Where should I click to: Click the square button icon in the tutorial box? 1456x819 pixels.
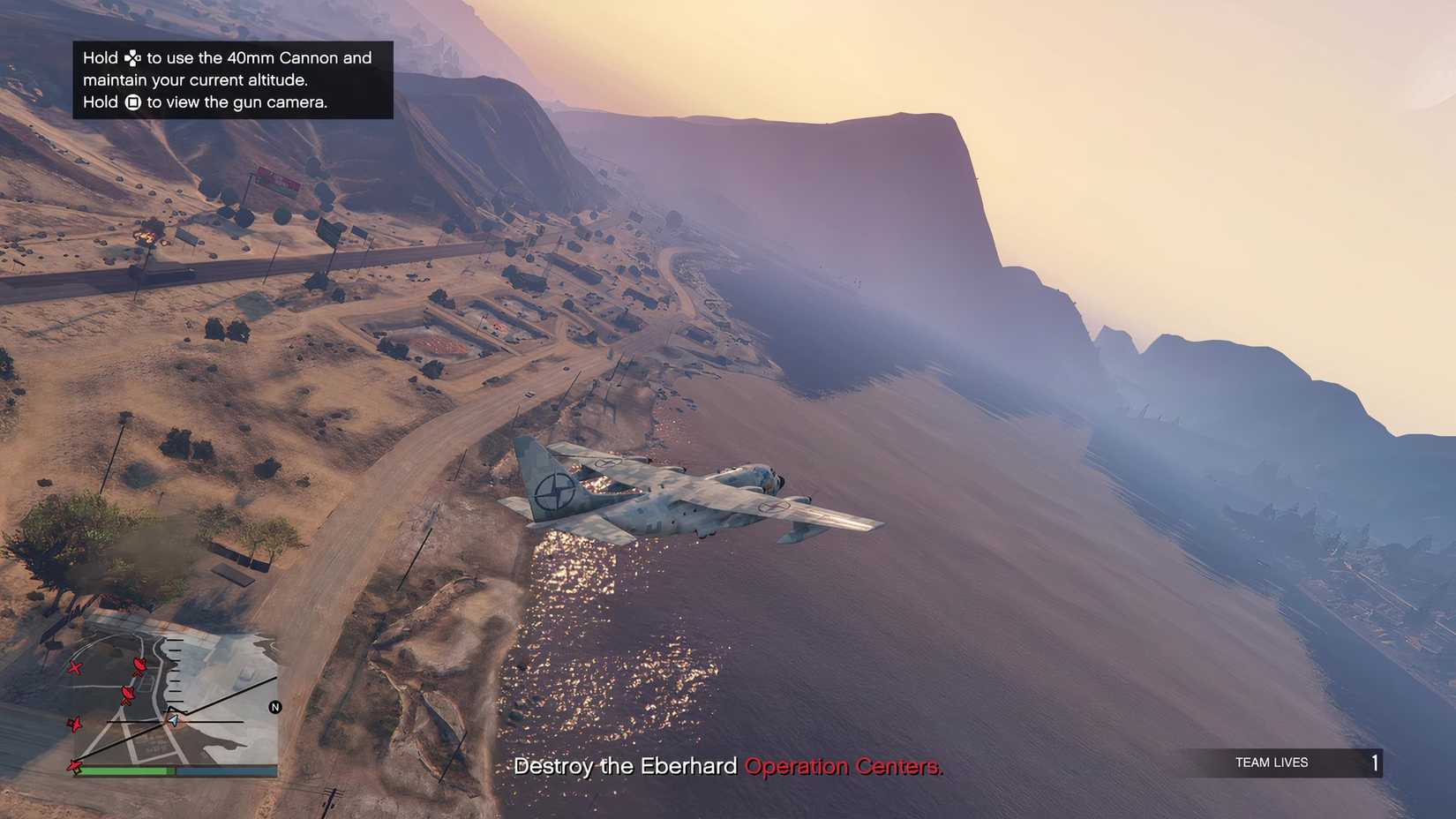(x=134, y=102)
